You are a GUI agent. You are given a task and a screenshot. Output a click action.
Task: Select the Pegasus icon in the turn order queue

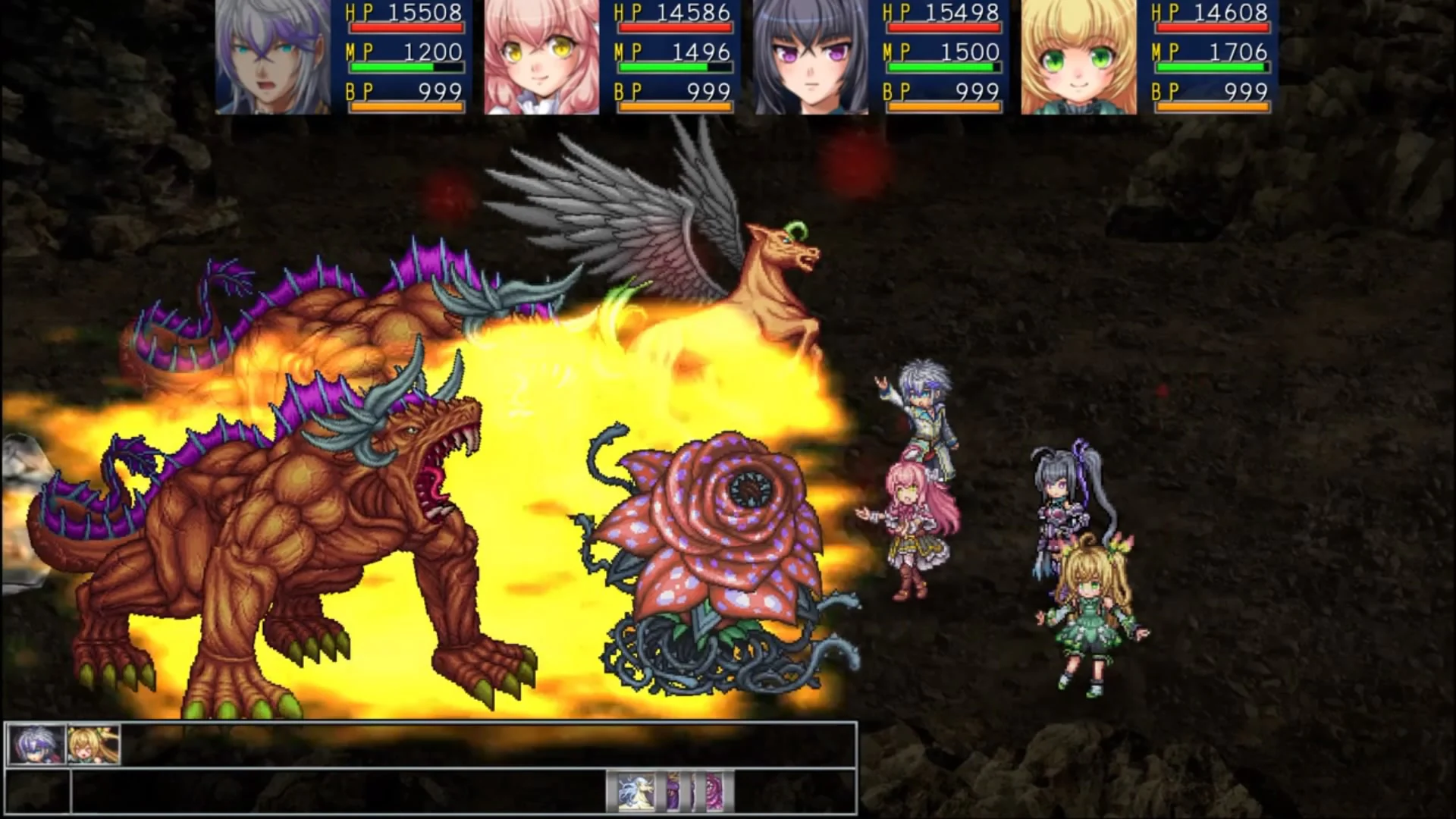(x=635, y=792)
